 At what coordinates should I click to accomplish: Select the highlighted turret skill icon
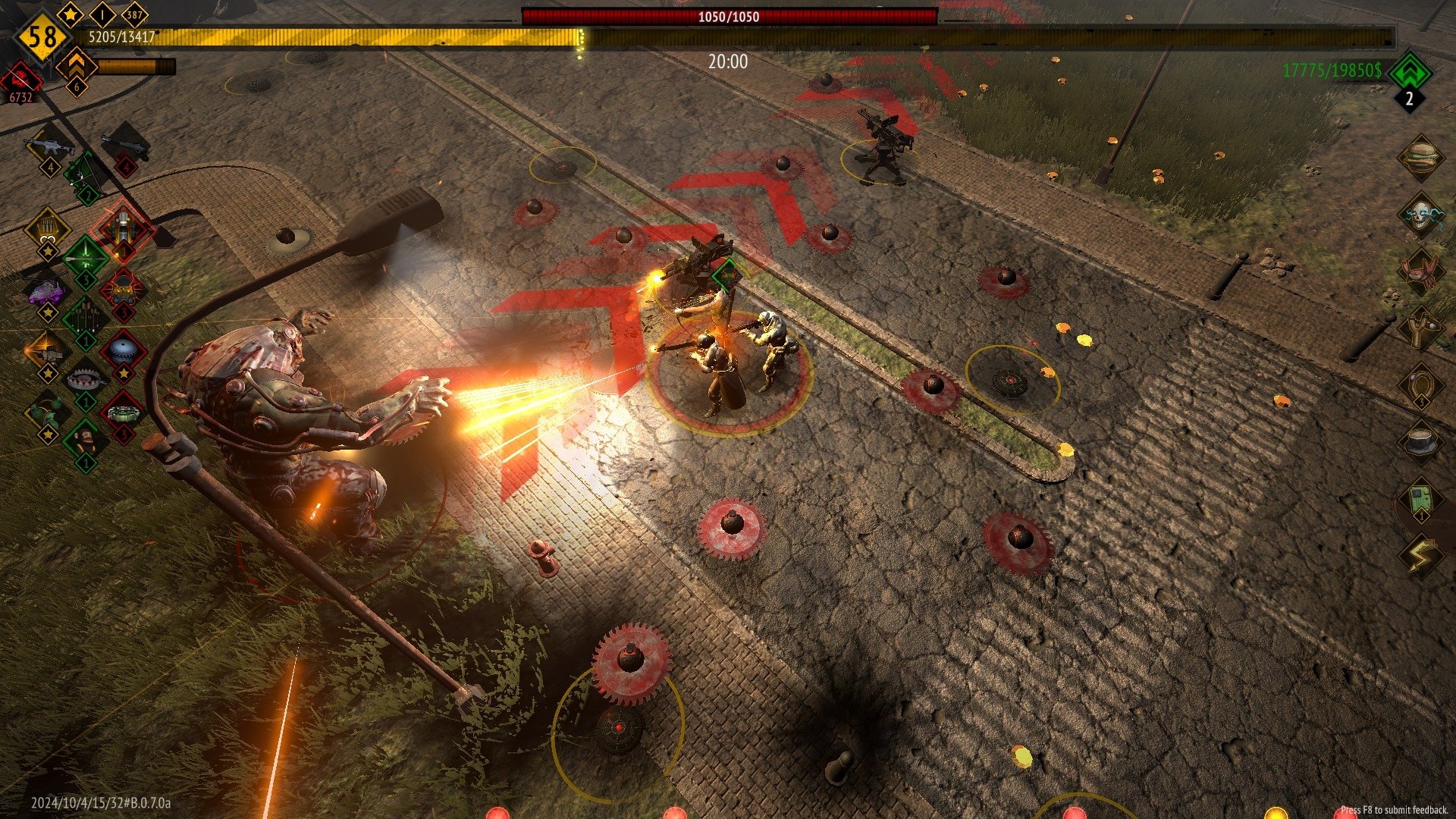122,228
